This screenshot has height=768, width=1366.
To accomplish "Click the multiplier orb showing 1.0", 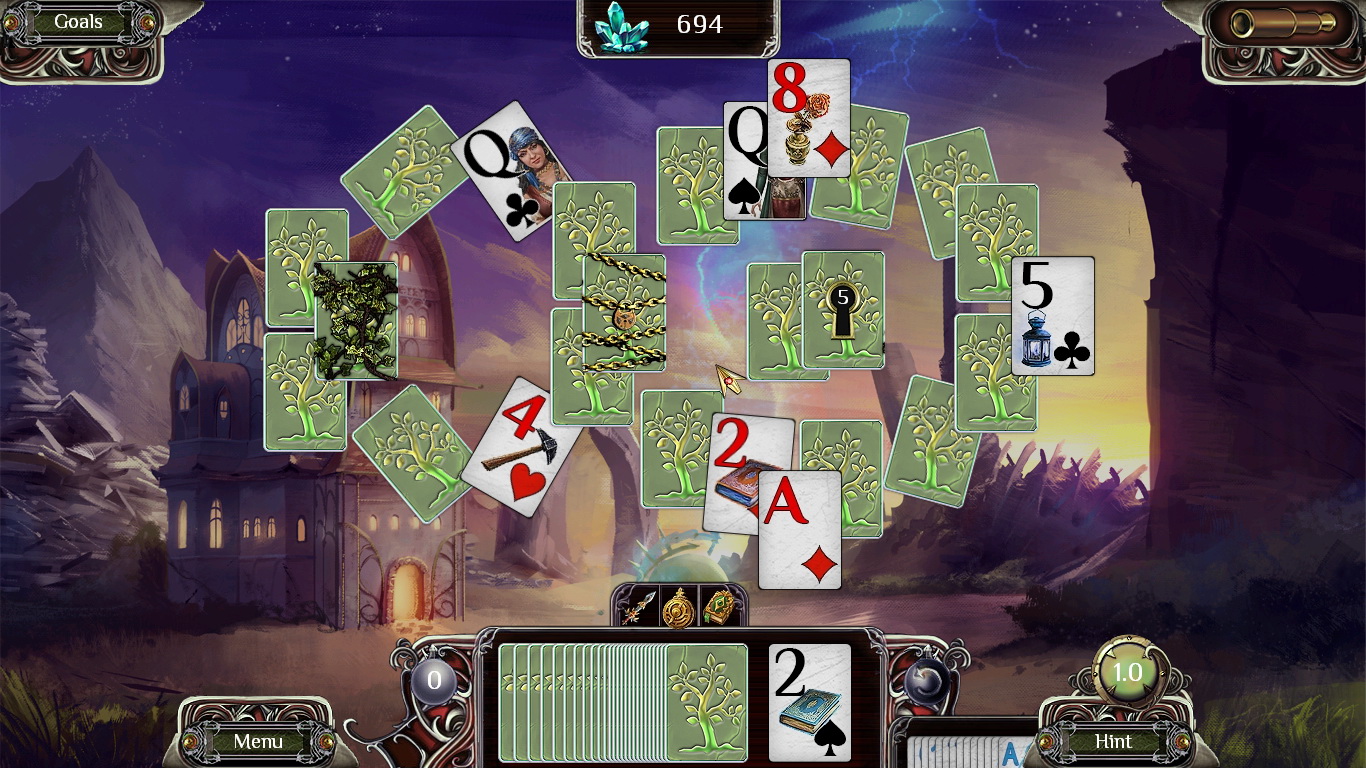I will [x=1129, y=674].
